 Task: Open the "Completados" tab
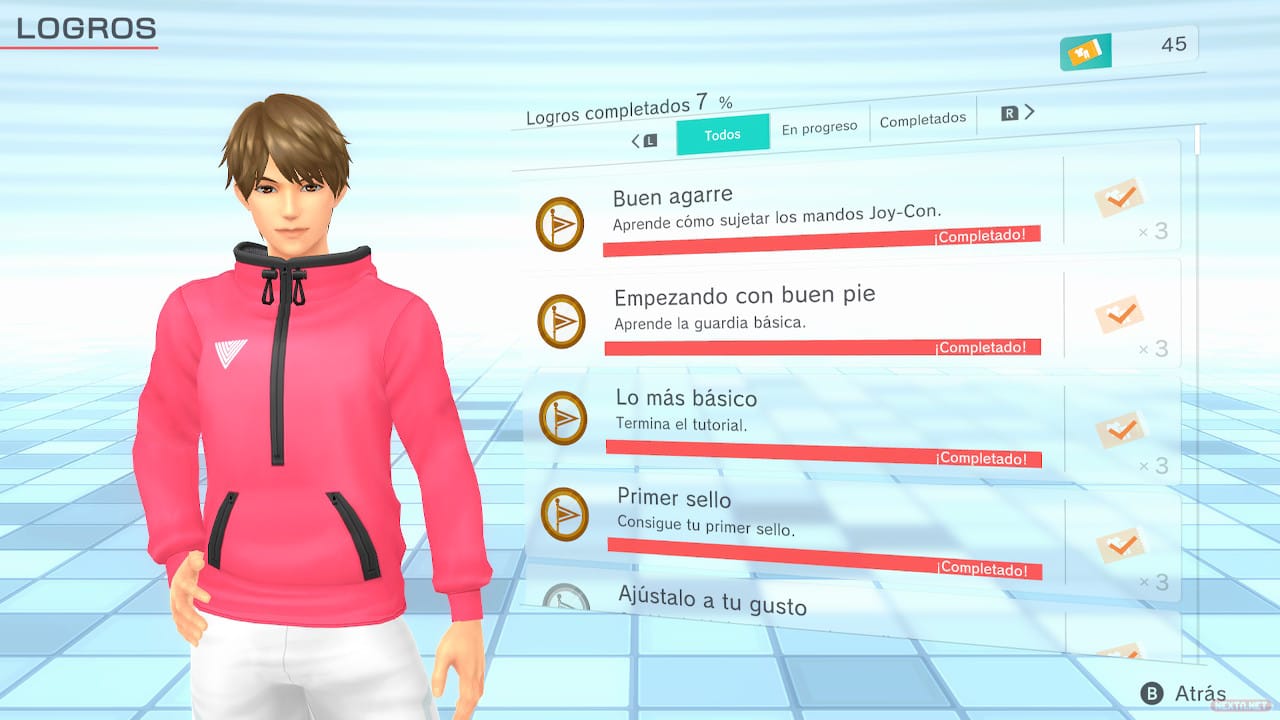pos(923,119)
